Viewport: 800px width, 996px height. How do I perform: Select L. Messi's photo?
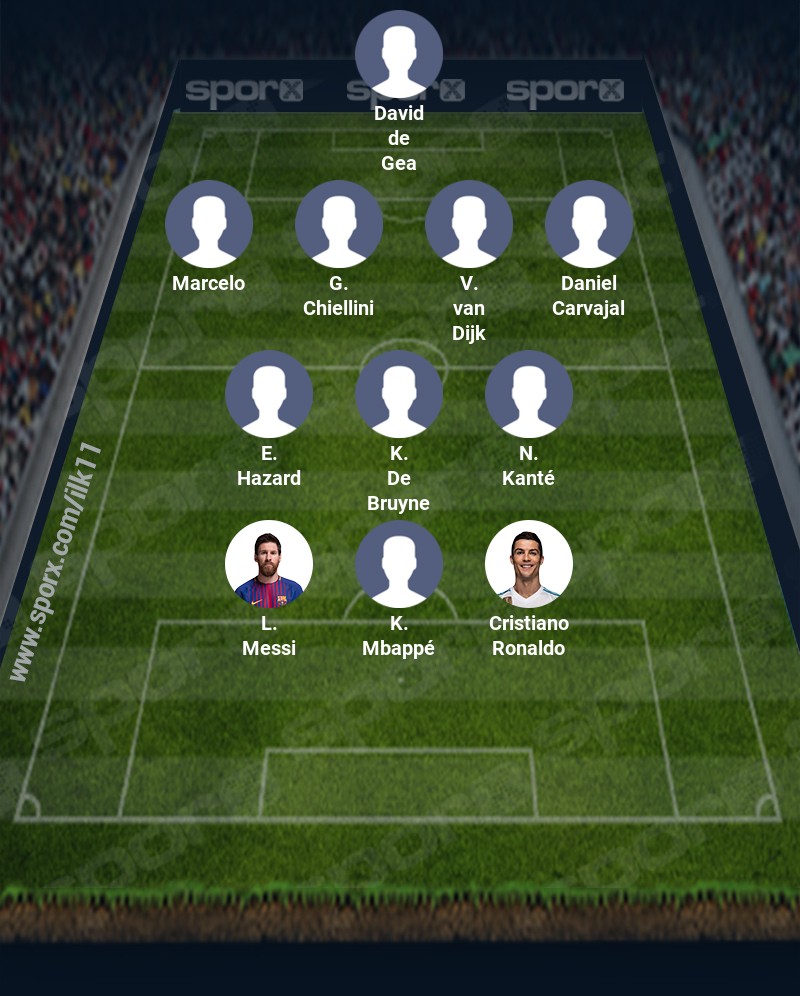click(x=269, y=564)
